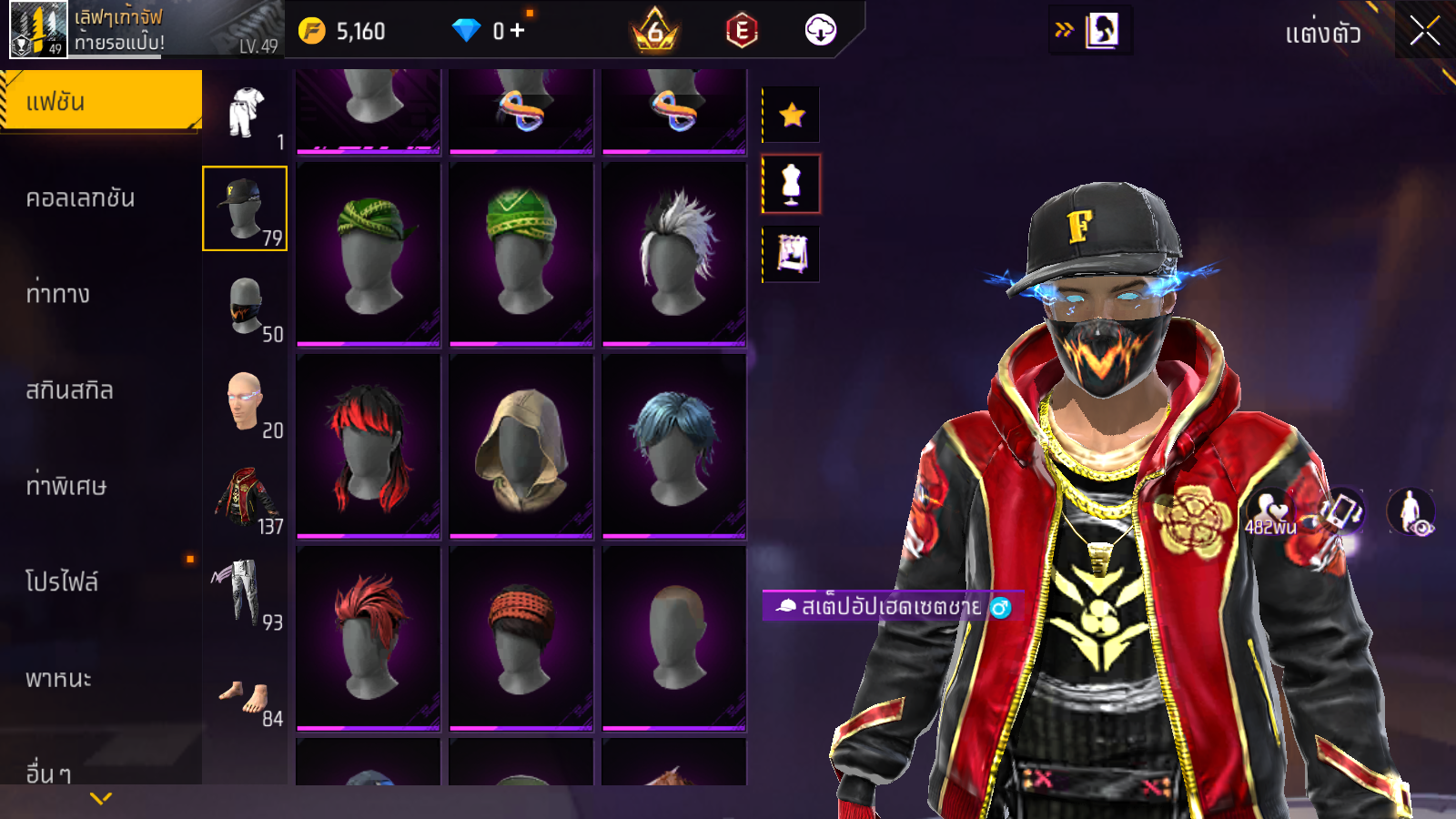Choose the tan hood headwear

[521, 446]
